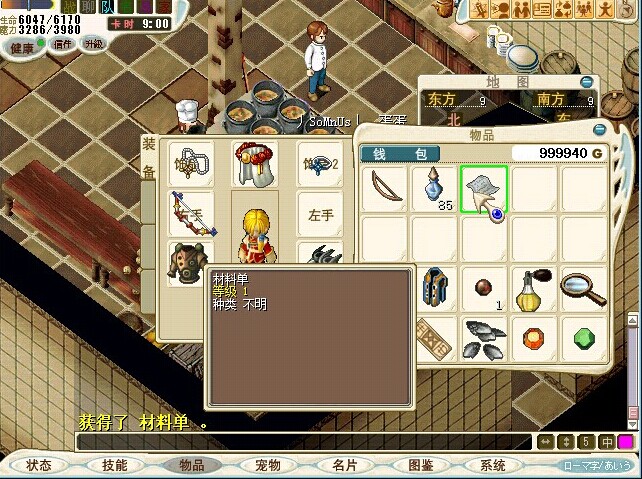Select the orange gem item
Screen dimensions: 642x479
[x=534, y=336]
